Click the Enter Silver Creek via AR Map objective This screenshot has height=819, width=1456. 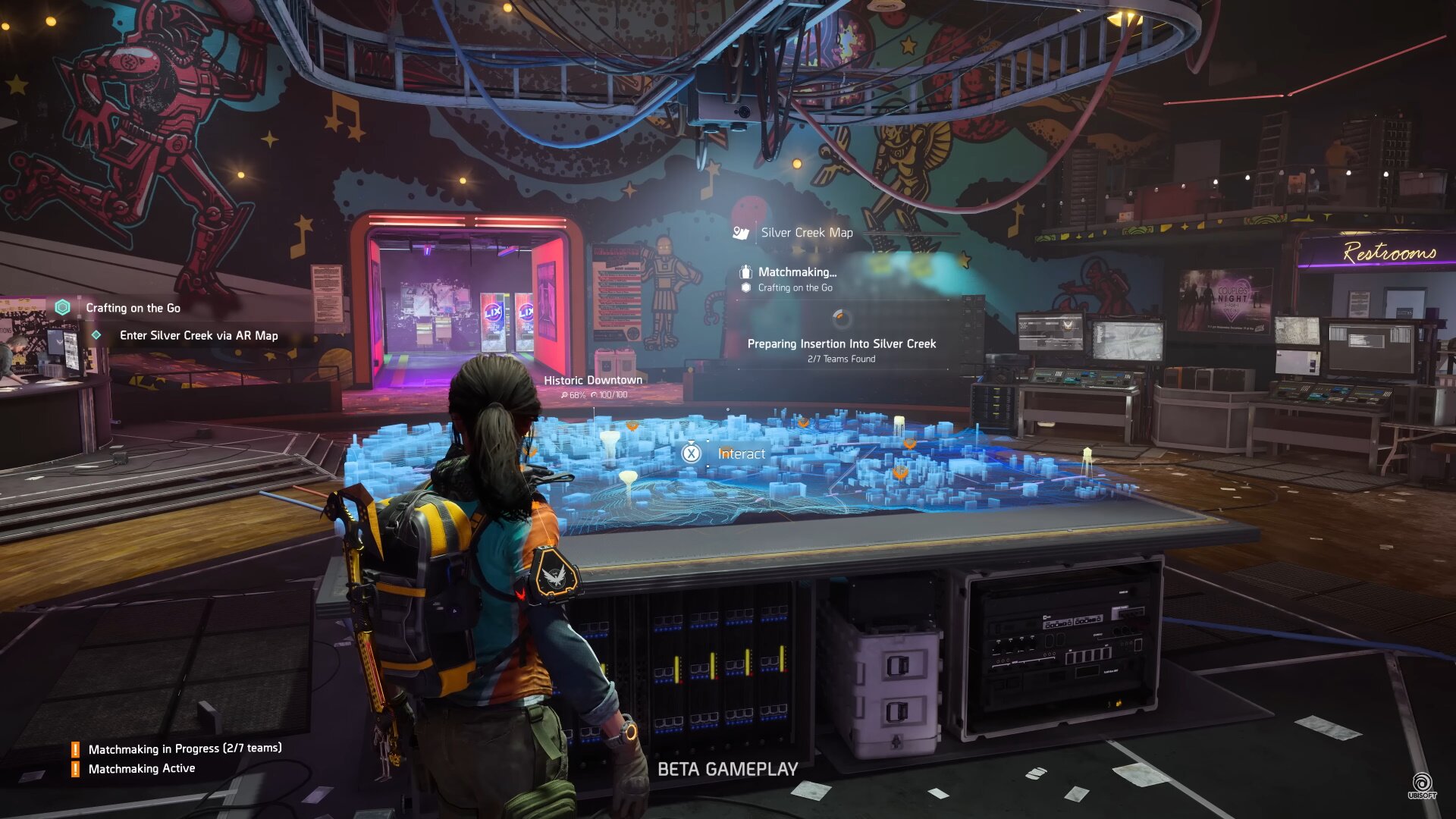[x=199, y=335]
